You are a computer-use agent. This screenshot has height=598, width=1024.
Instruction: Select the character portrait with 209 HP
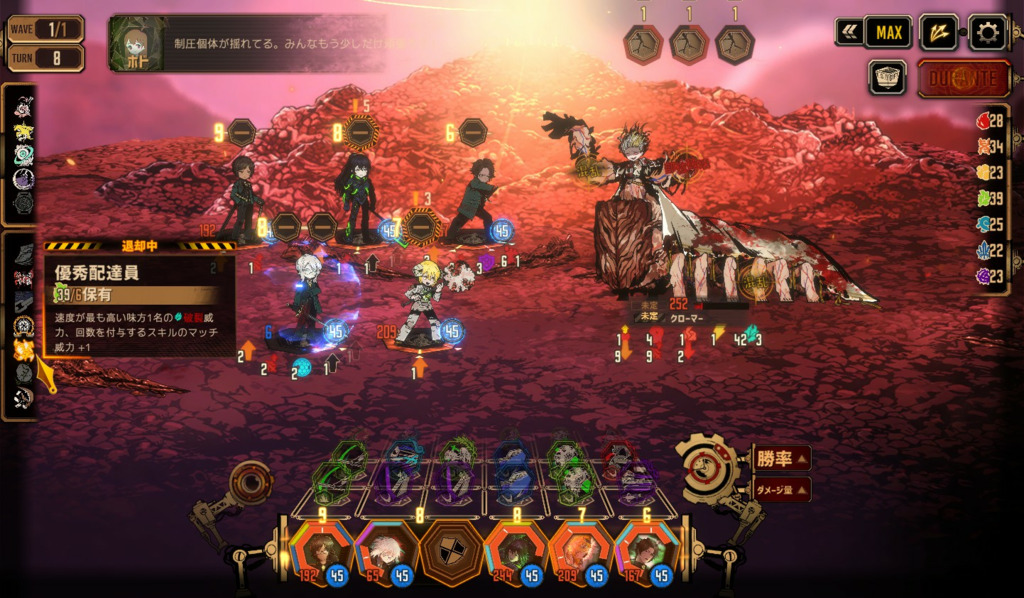click(579, 553)
